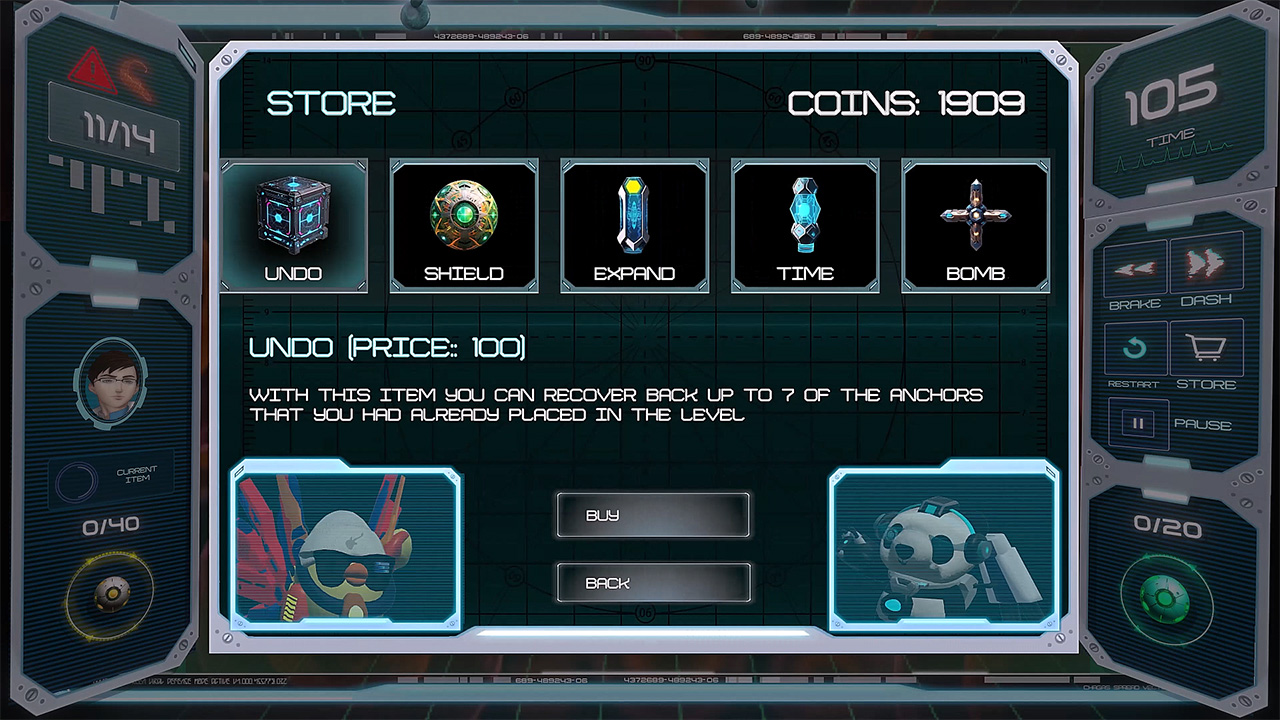
Task: Select the SHIELD orb item
Action: [464, 215]
